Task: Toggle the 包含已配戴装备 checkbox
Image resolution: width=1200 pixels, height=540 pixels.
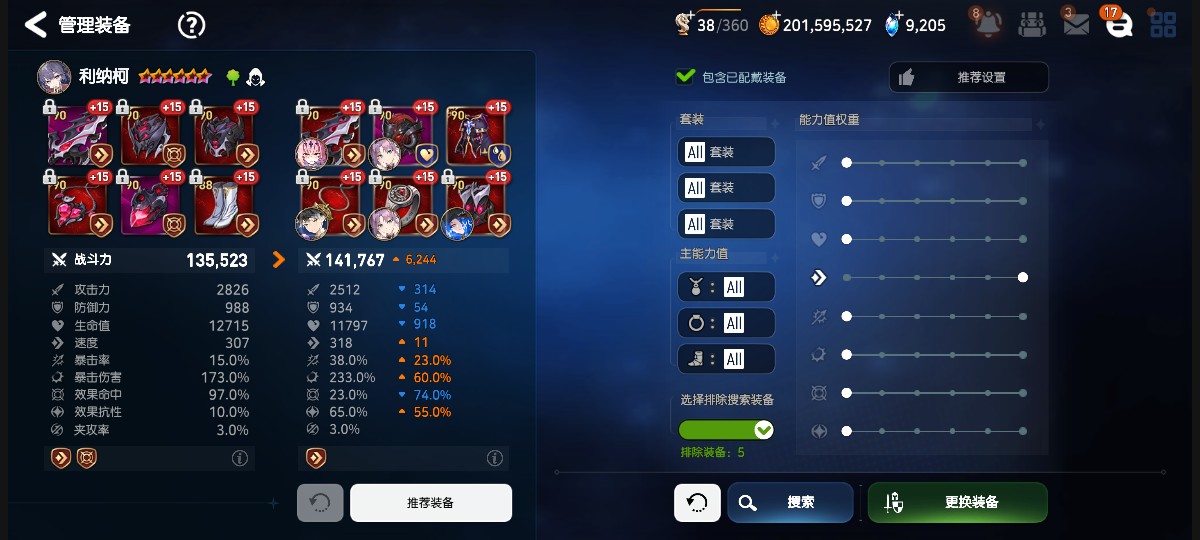Action: click(686, 77)
